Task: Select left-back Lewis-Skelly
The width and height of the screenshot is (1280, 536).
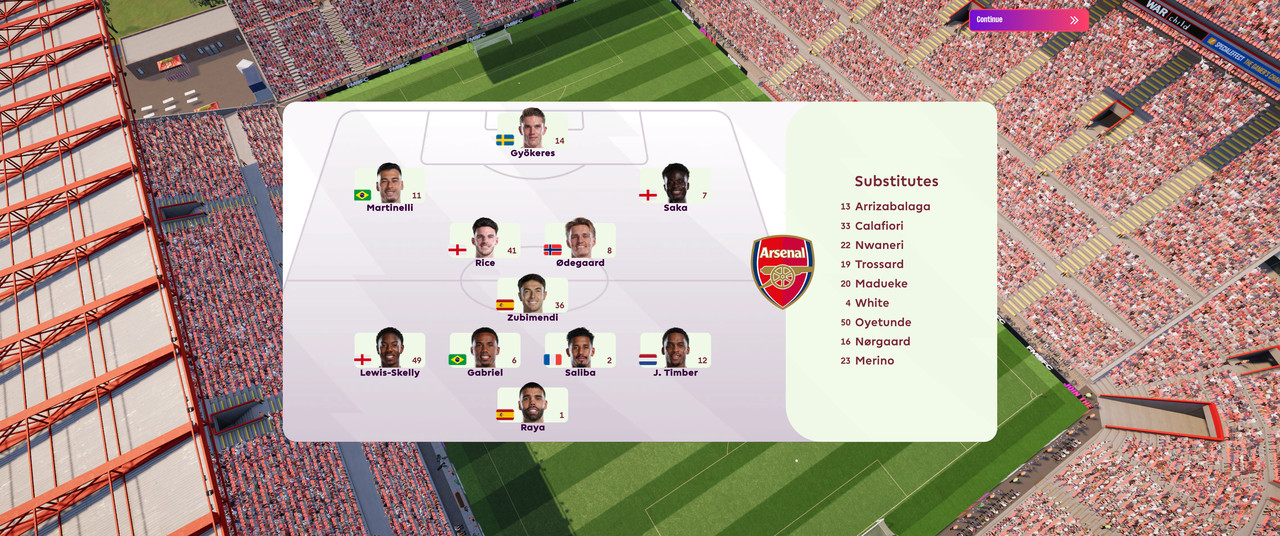Action: click(389, 353)
